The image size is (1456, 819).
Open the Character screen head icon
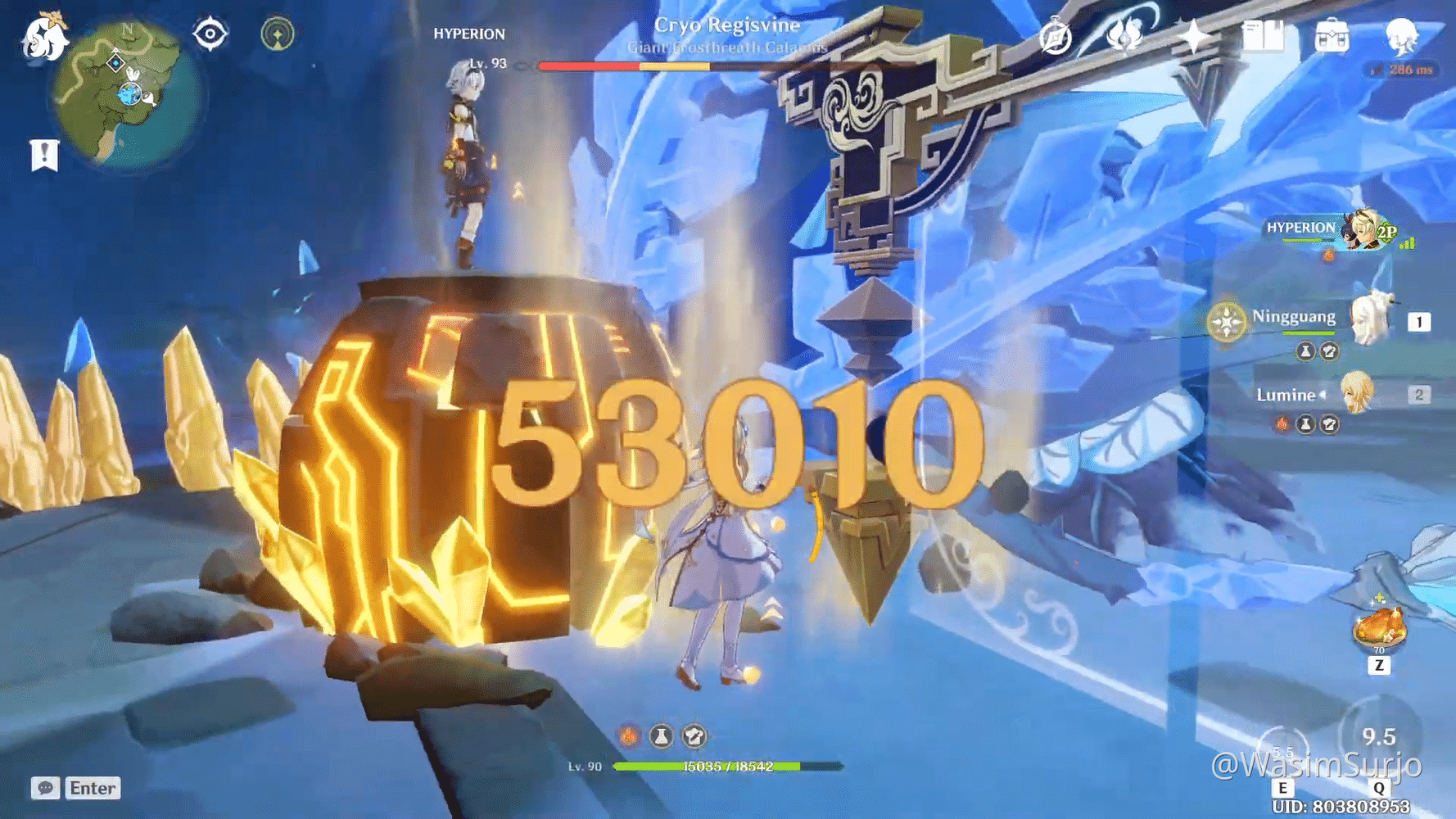[1403, 36]
